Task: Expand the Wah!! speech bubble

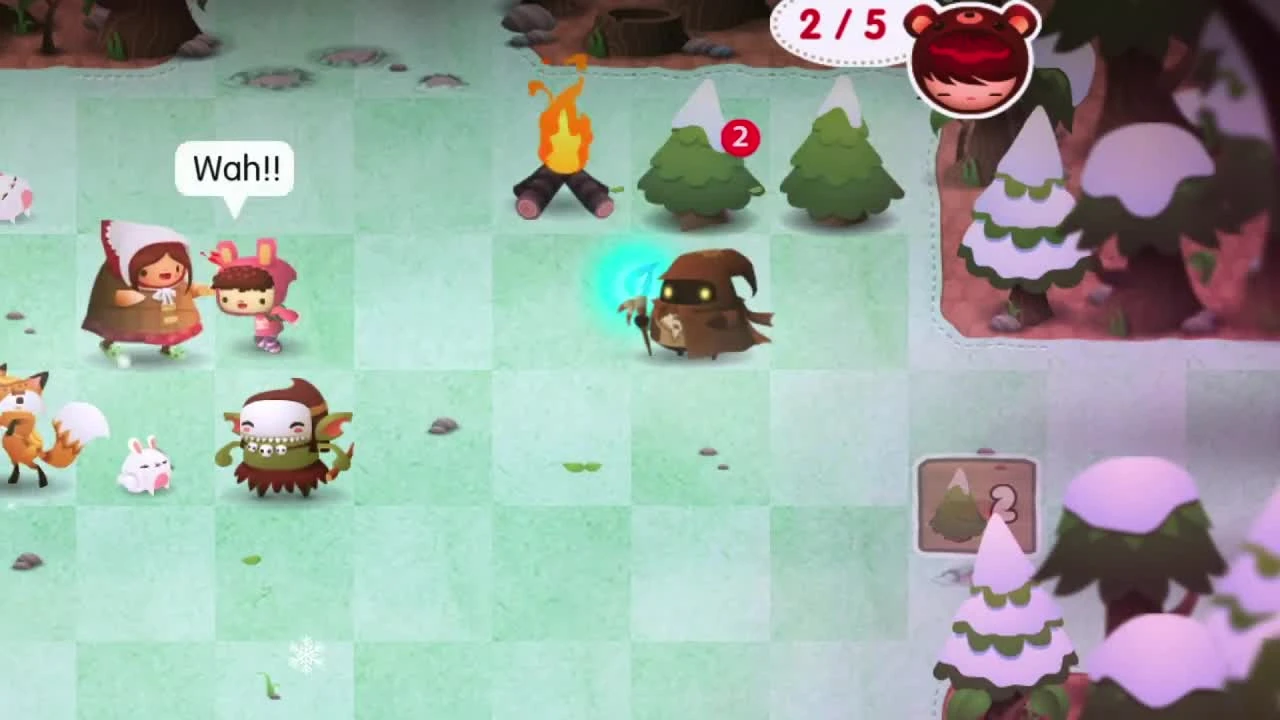Action: (235, 168)
